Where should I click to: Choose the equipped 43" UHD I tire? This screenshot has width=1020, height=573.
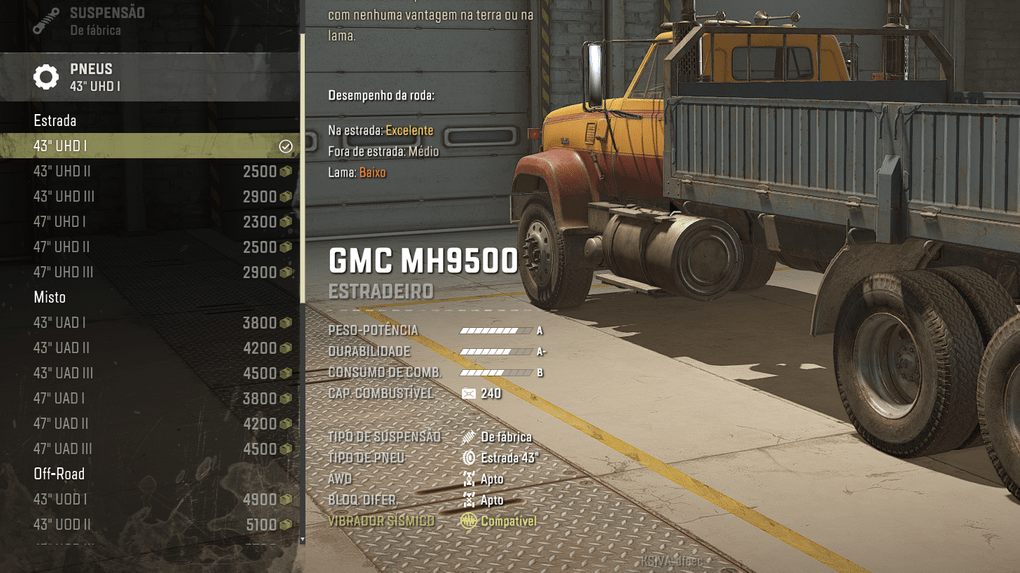[150, 146]
